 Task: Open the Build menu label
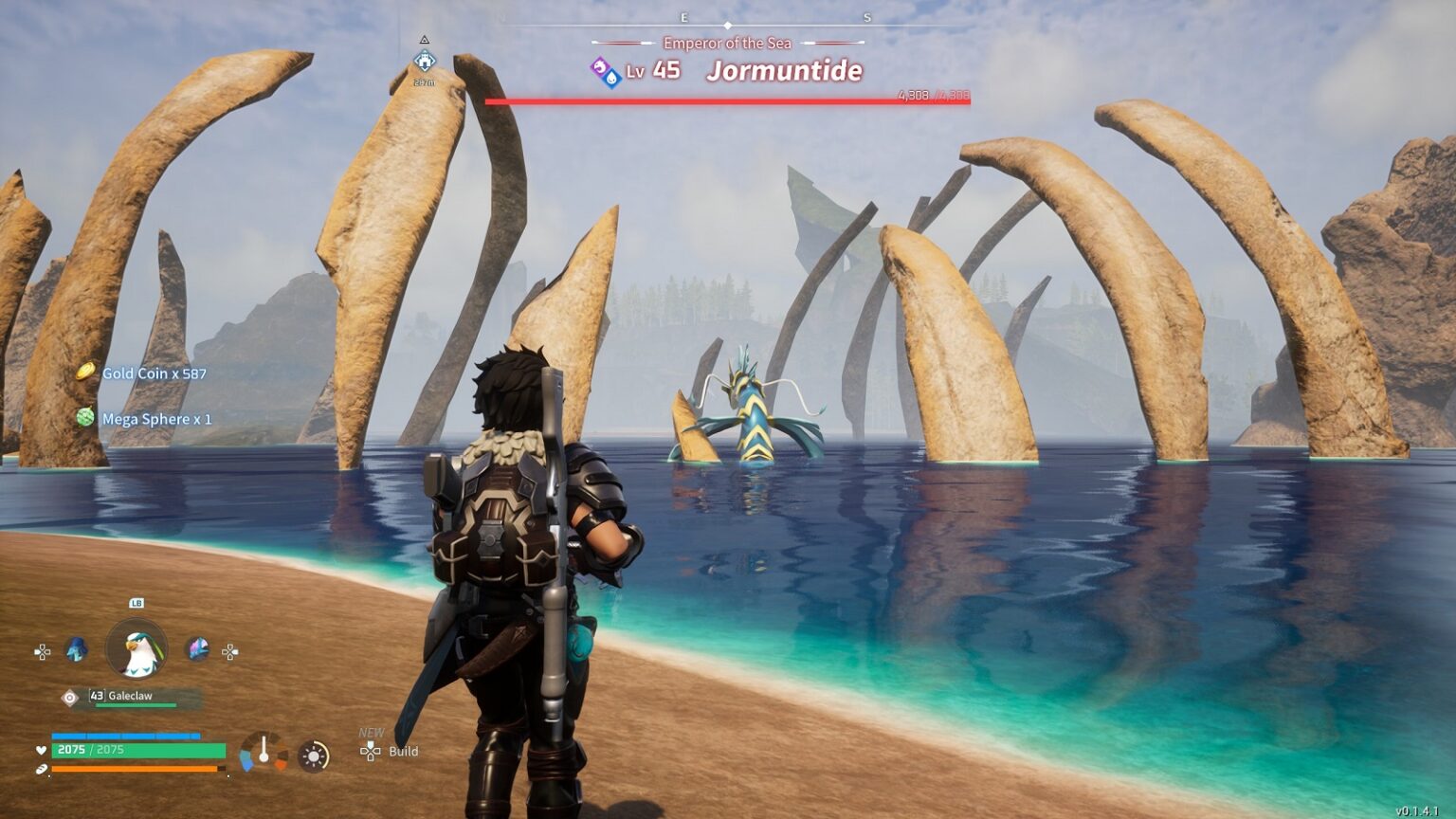[x=403, y=752]
